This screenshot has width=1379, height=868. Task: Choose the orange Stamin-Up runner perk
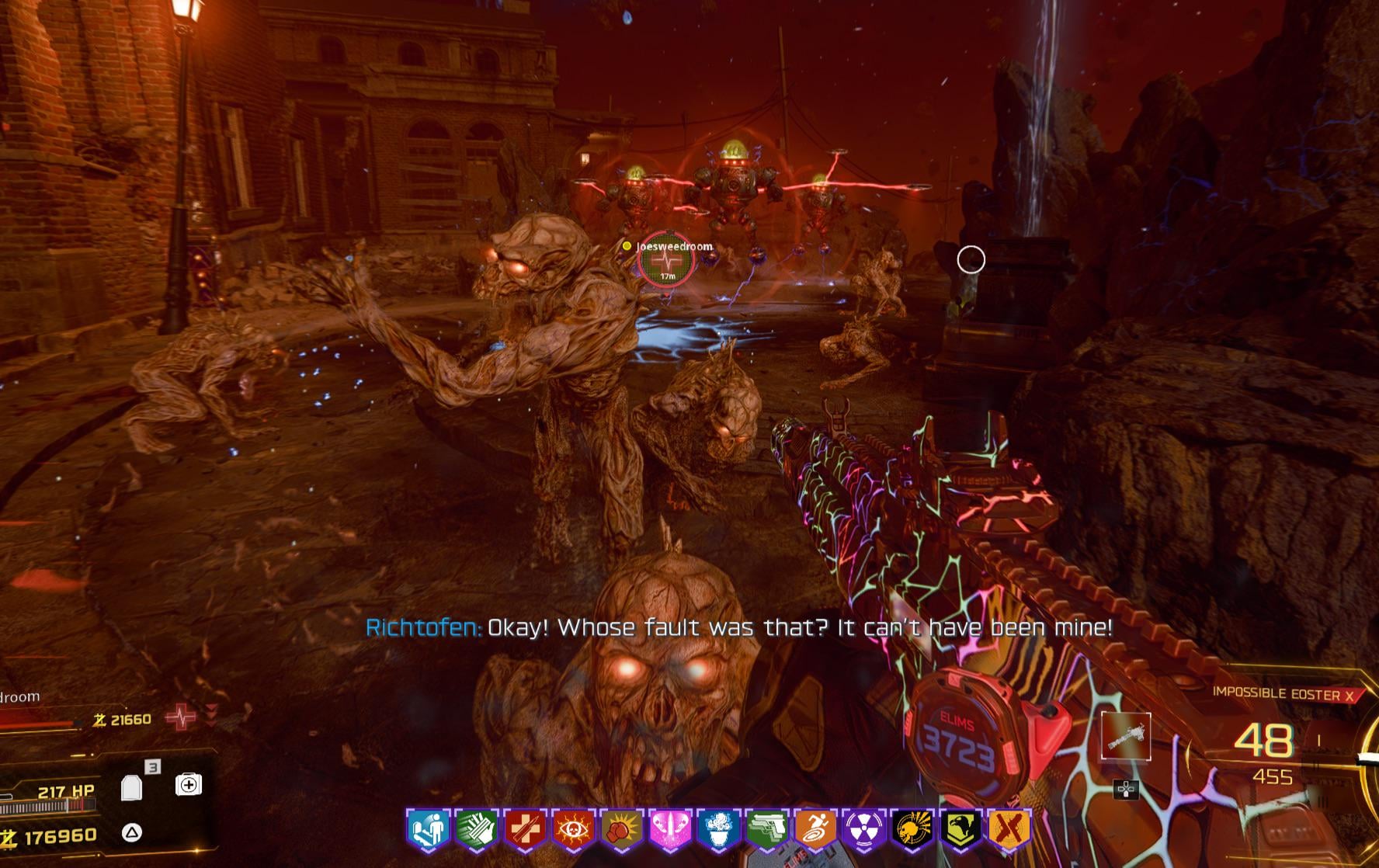[815, 828]
